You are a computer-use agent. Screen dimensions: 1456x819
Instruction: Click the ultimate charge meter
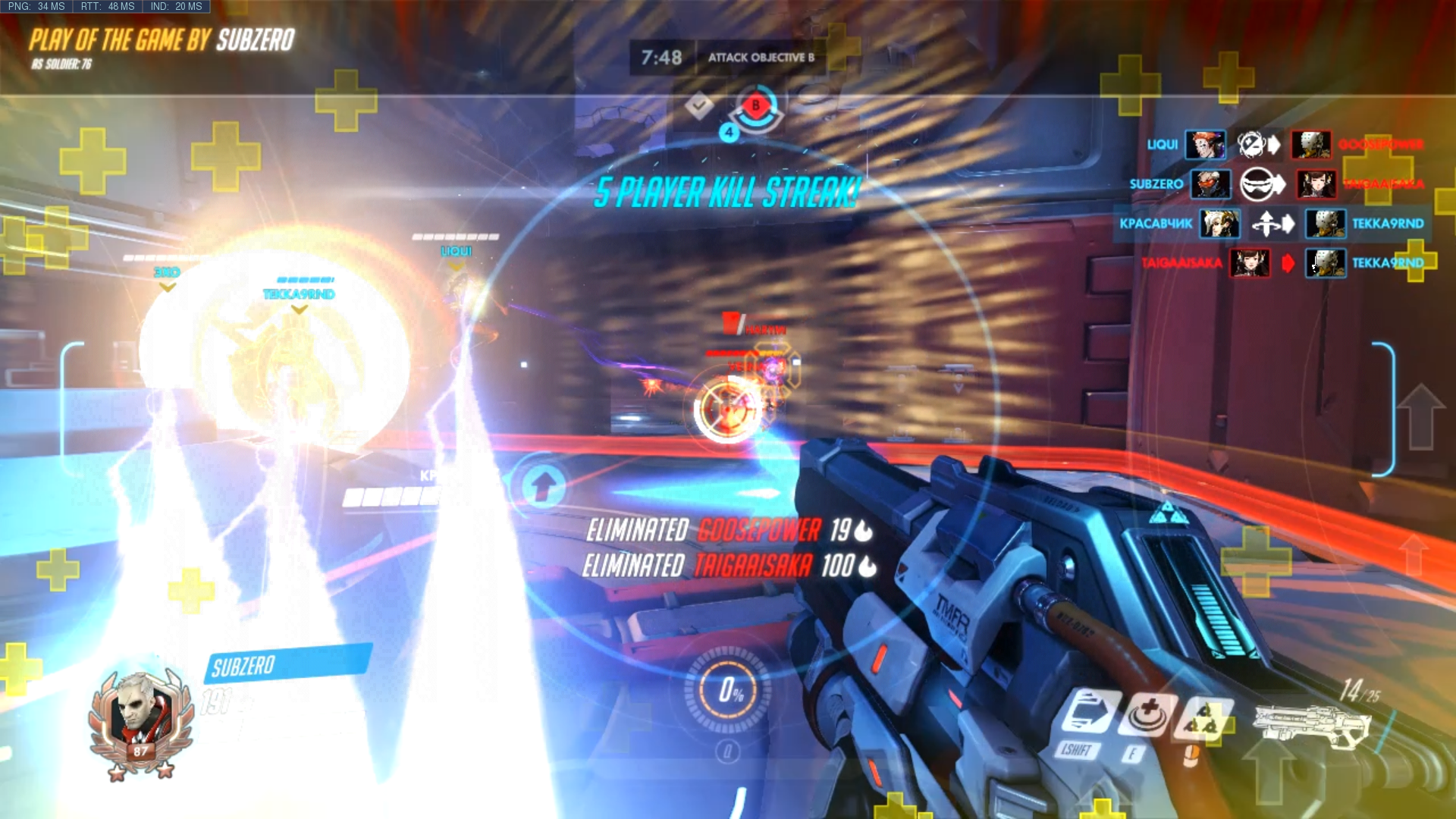point(728,690)
